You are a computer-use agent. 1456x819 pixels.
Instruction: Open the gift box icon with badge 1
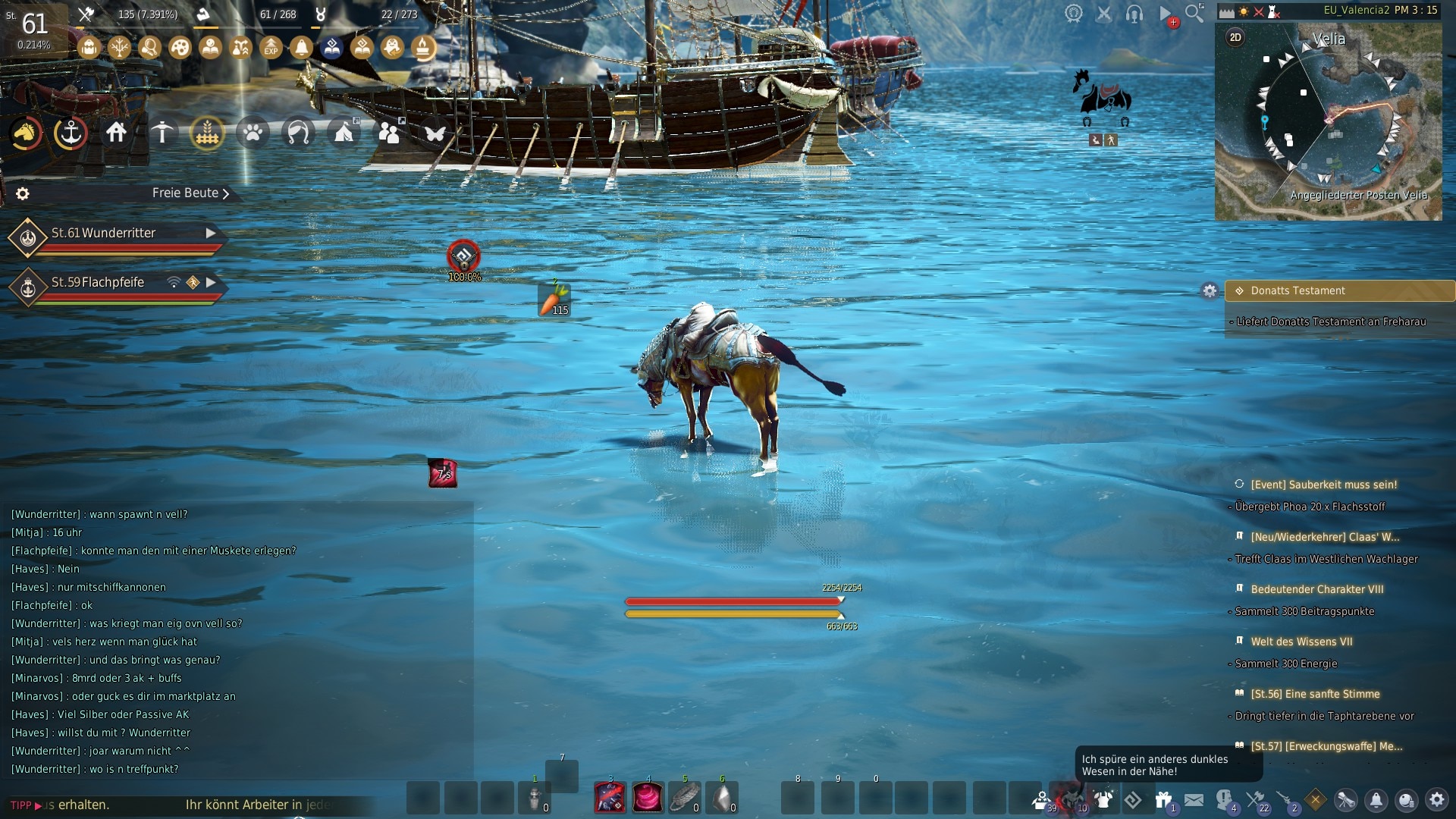[x=1163, y=799]
